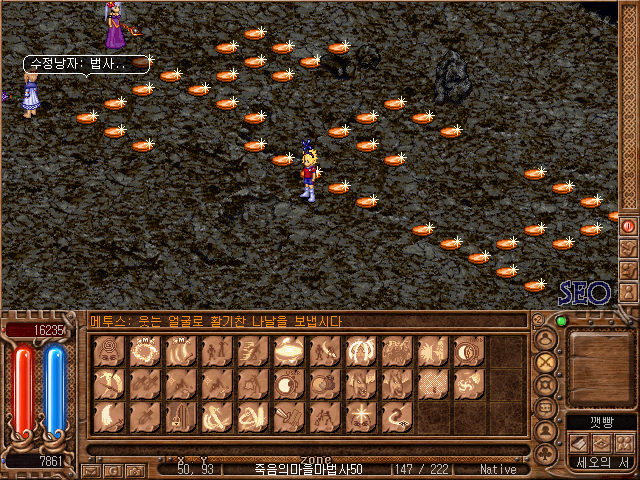Activate the flying saucer disc skill
The image size is (640, 480).
[290, 352]
